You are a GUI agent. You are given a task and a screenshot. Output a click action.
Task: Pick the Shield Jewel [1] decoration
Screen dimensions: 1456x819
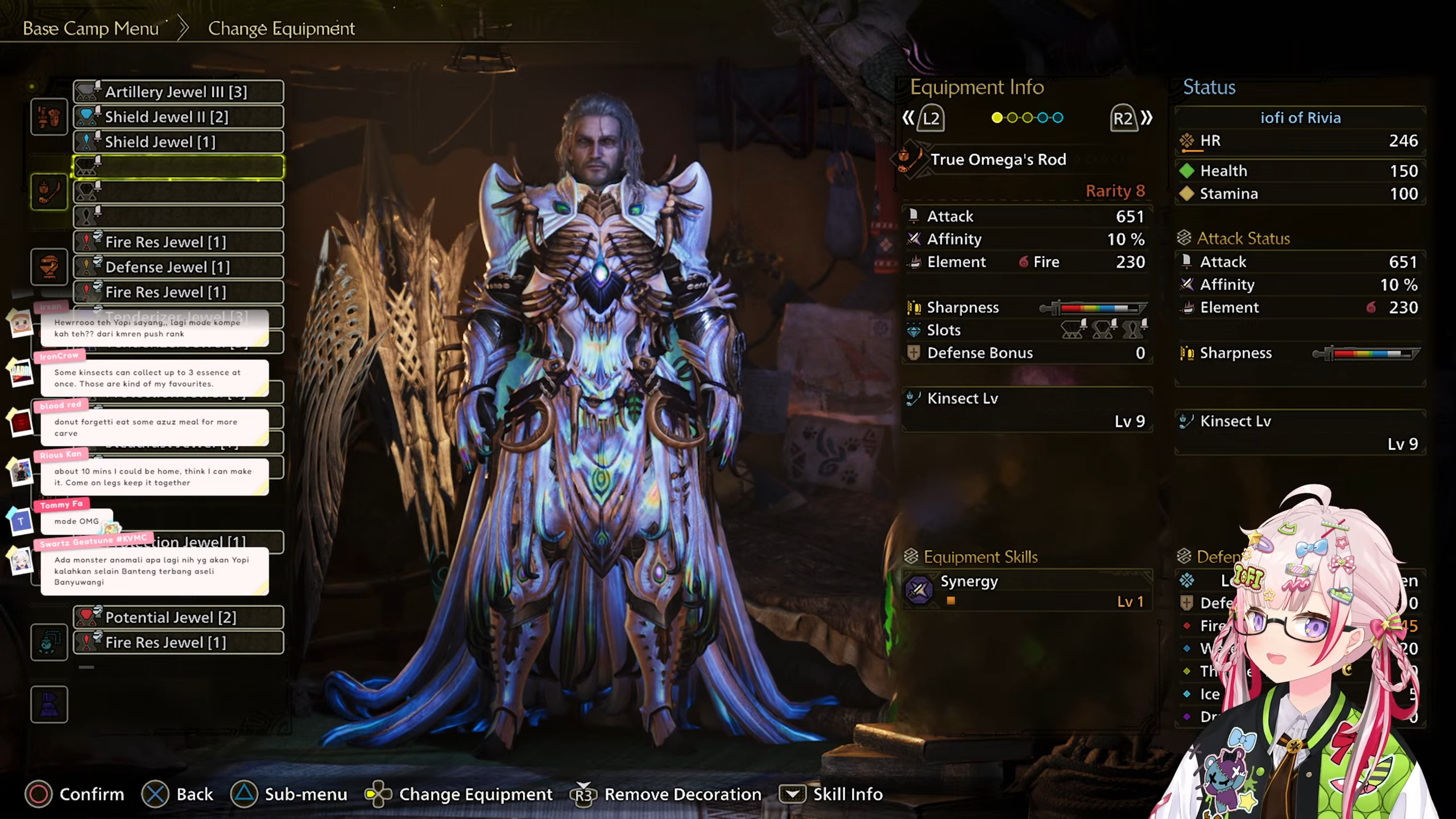(178, 142)
